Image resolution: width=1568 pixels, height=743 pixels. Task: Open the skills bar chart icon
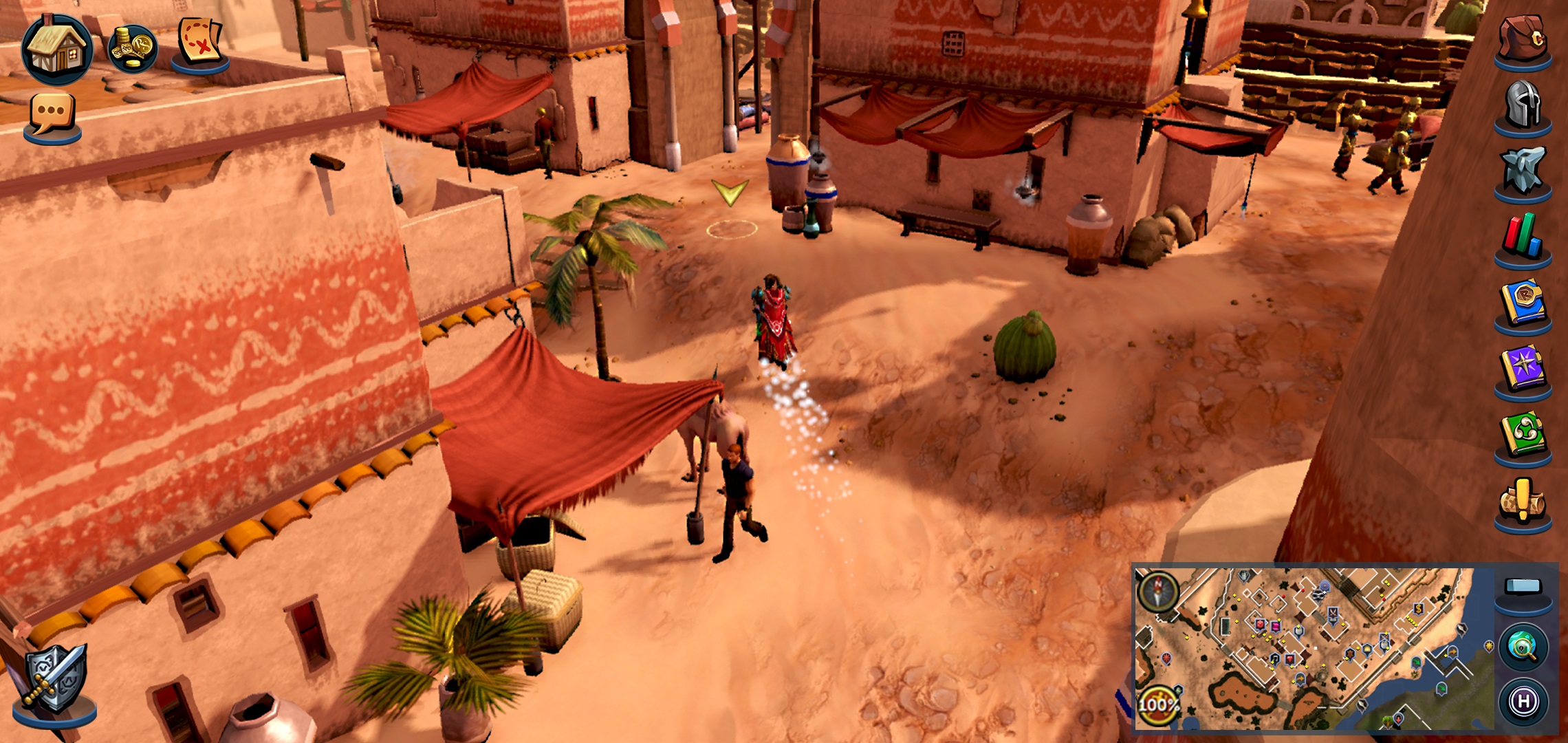coord(1523,237)
